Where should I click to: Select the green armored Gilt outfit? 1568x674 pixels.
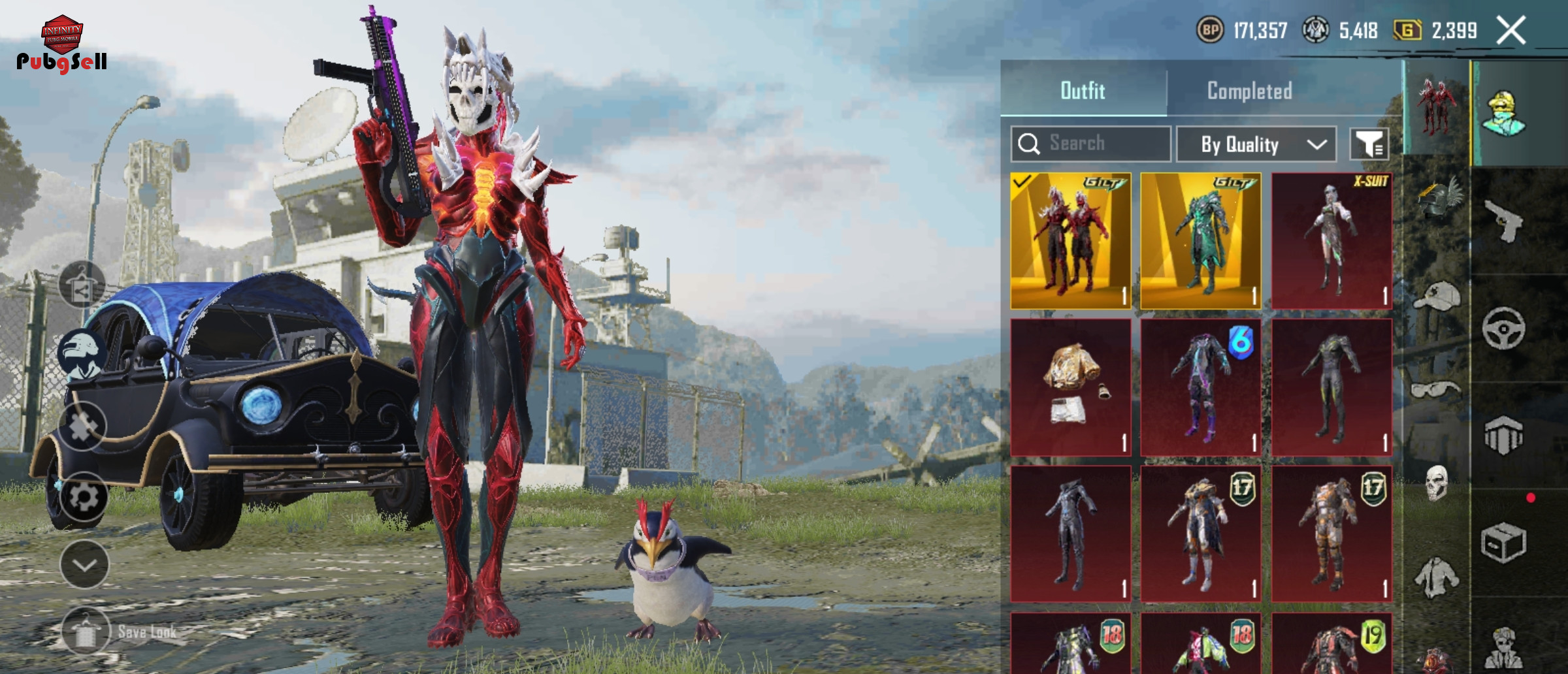1200,241
